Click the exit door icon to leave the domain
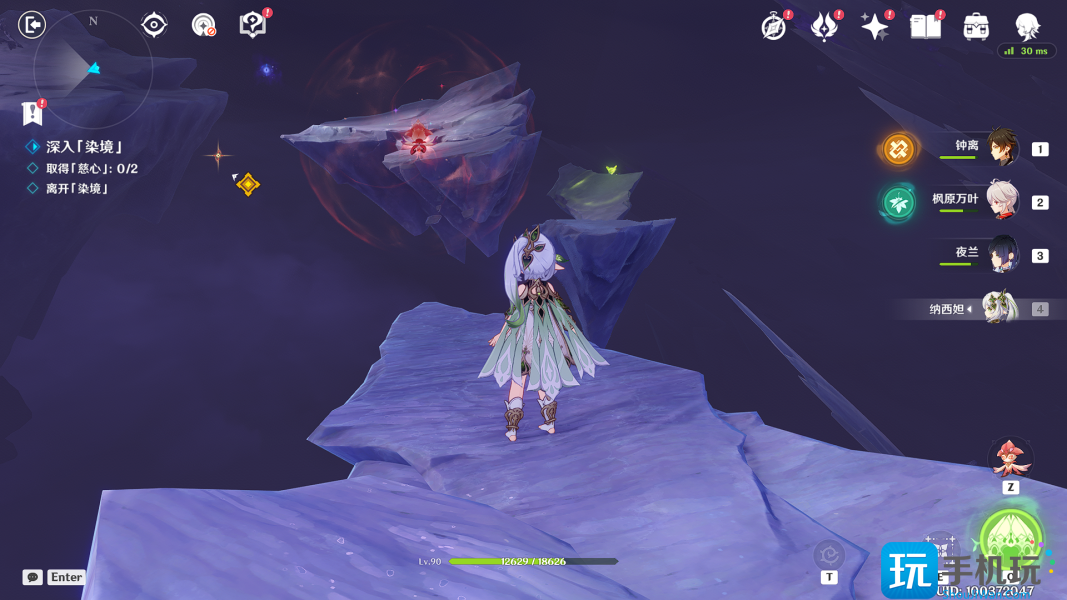This screenshot has width=1067, height=600. click(32, 24)
